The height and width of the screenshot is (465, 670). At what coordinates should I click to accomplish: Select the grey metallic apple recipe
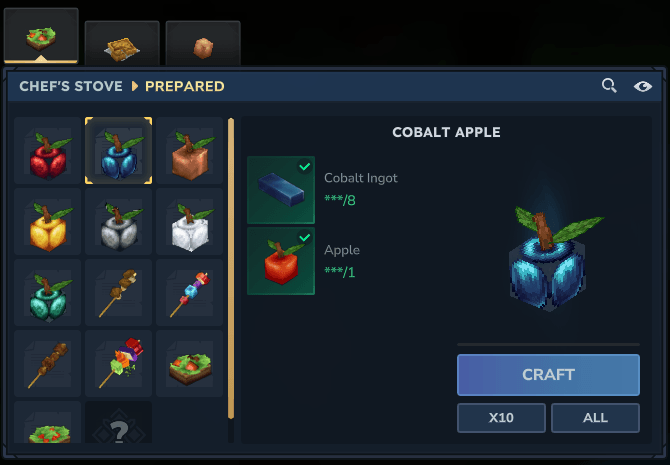click(x=119, y=222)
